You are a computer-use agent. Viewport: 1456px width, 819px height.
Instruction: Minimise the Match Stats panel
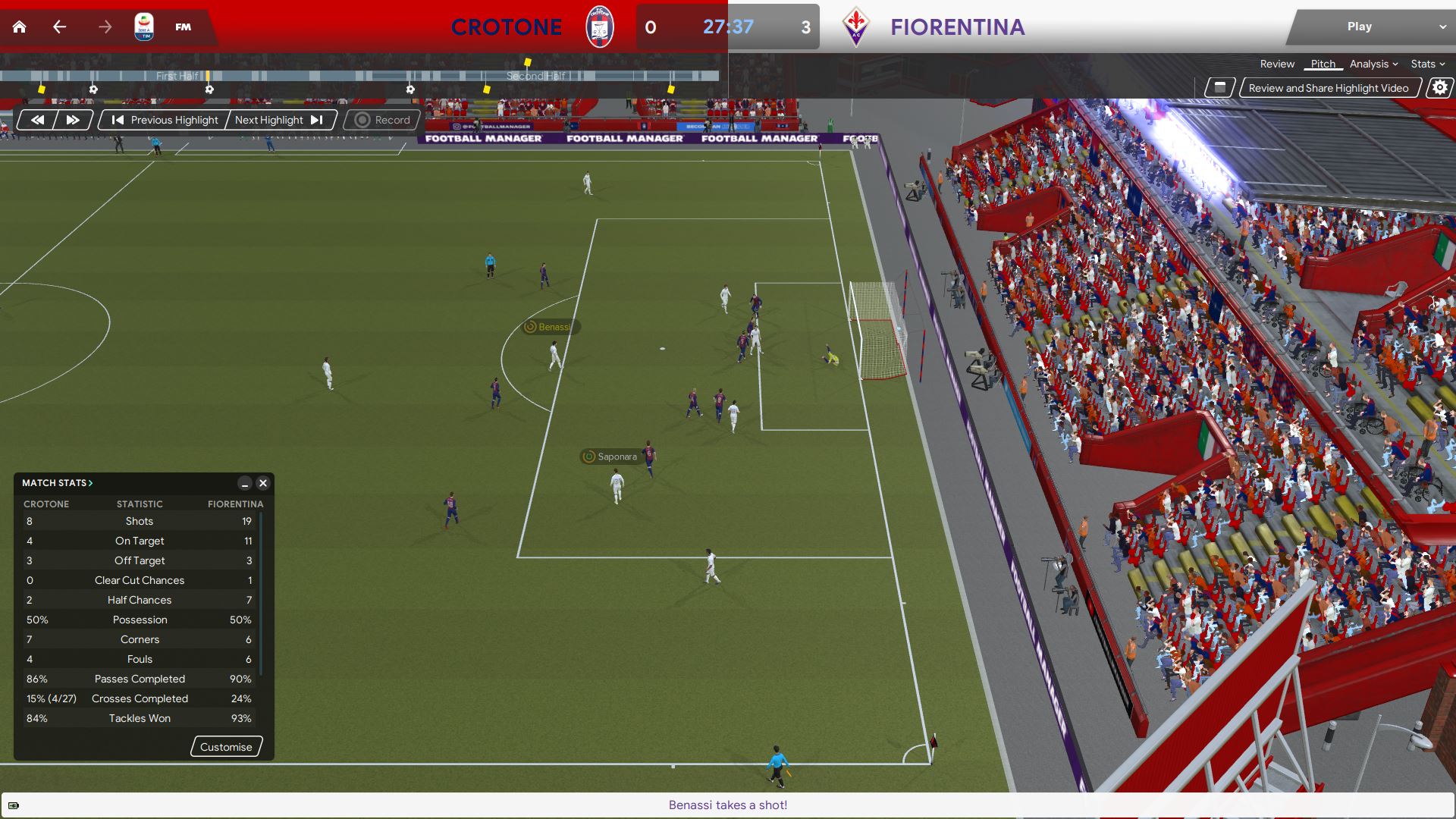pos(244,483)
